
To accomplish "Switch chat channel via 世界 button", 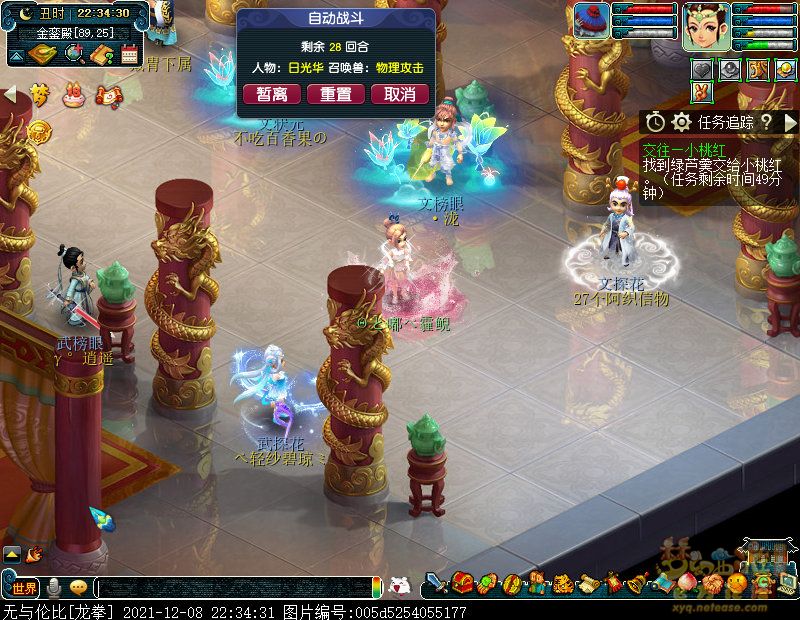I will tap(24, 587).
